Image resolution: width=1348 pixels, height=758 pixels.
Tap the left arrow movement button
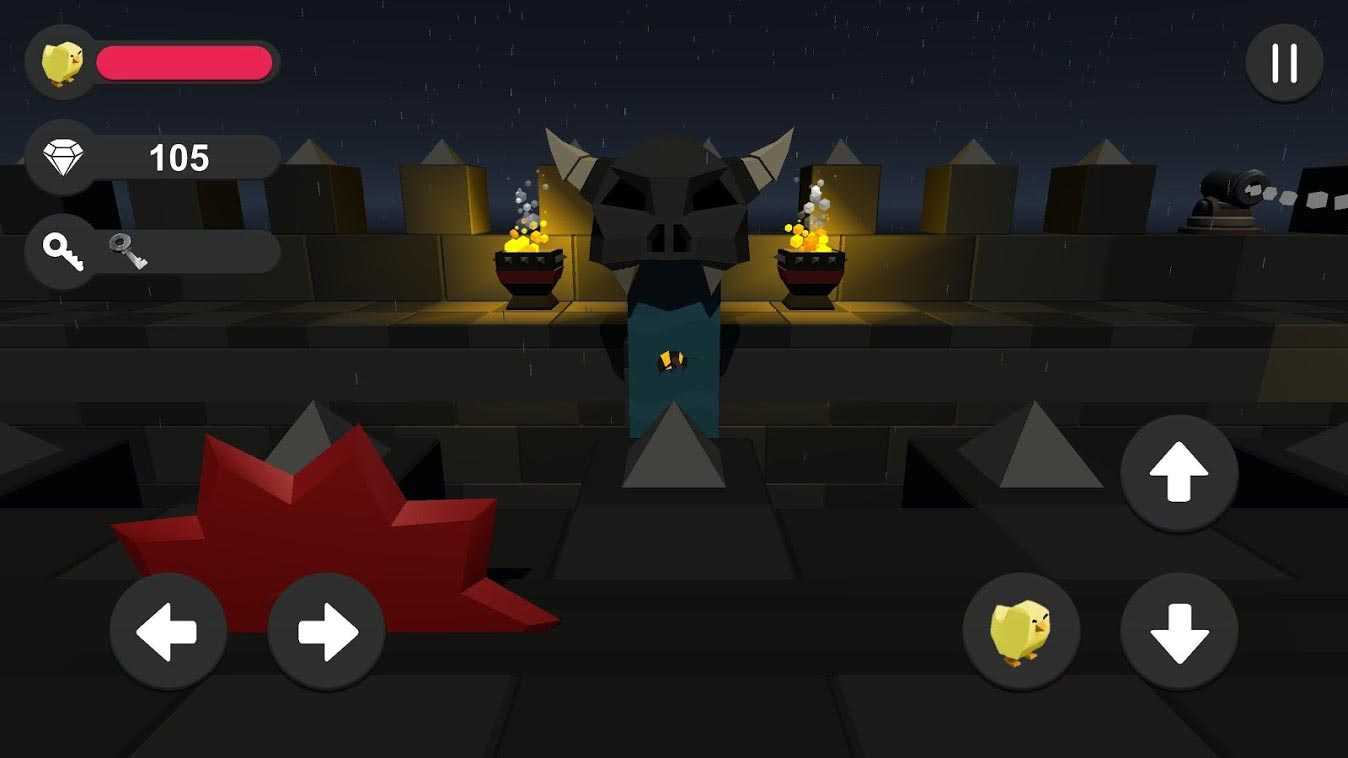(168, 632)
